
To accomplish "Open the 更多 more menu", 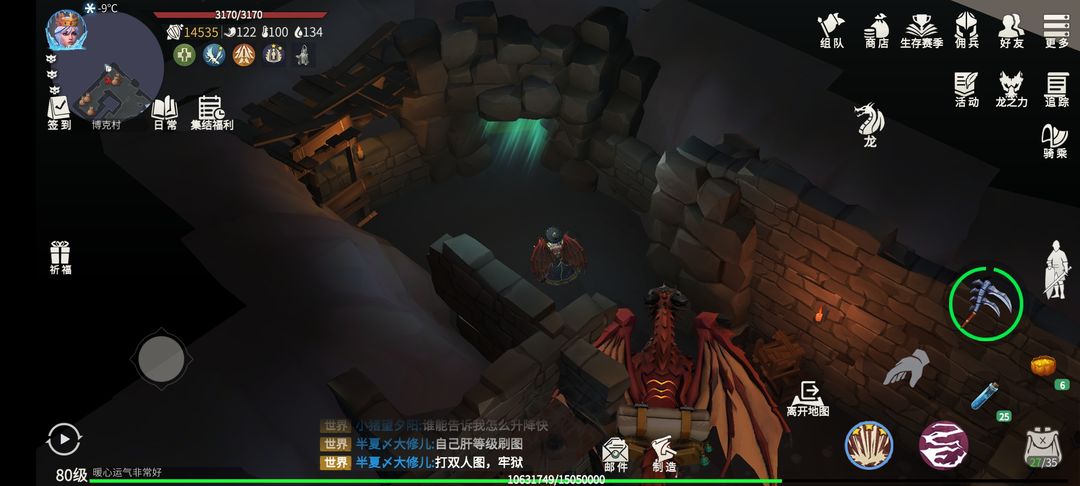I will click(x=1056, y=31).
